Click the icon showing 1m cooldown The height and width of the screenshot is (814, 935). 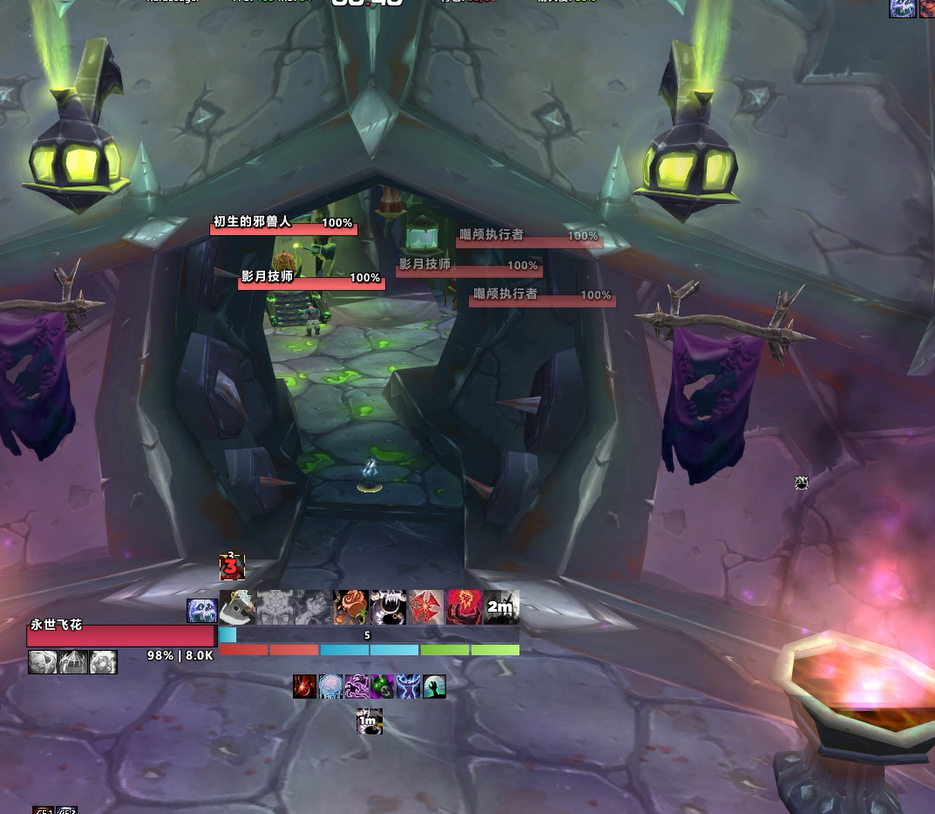[x=370, y=721]
